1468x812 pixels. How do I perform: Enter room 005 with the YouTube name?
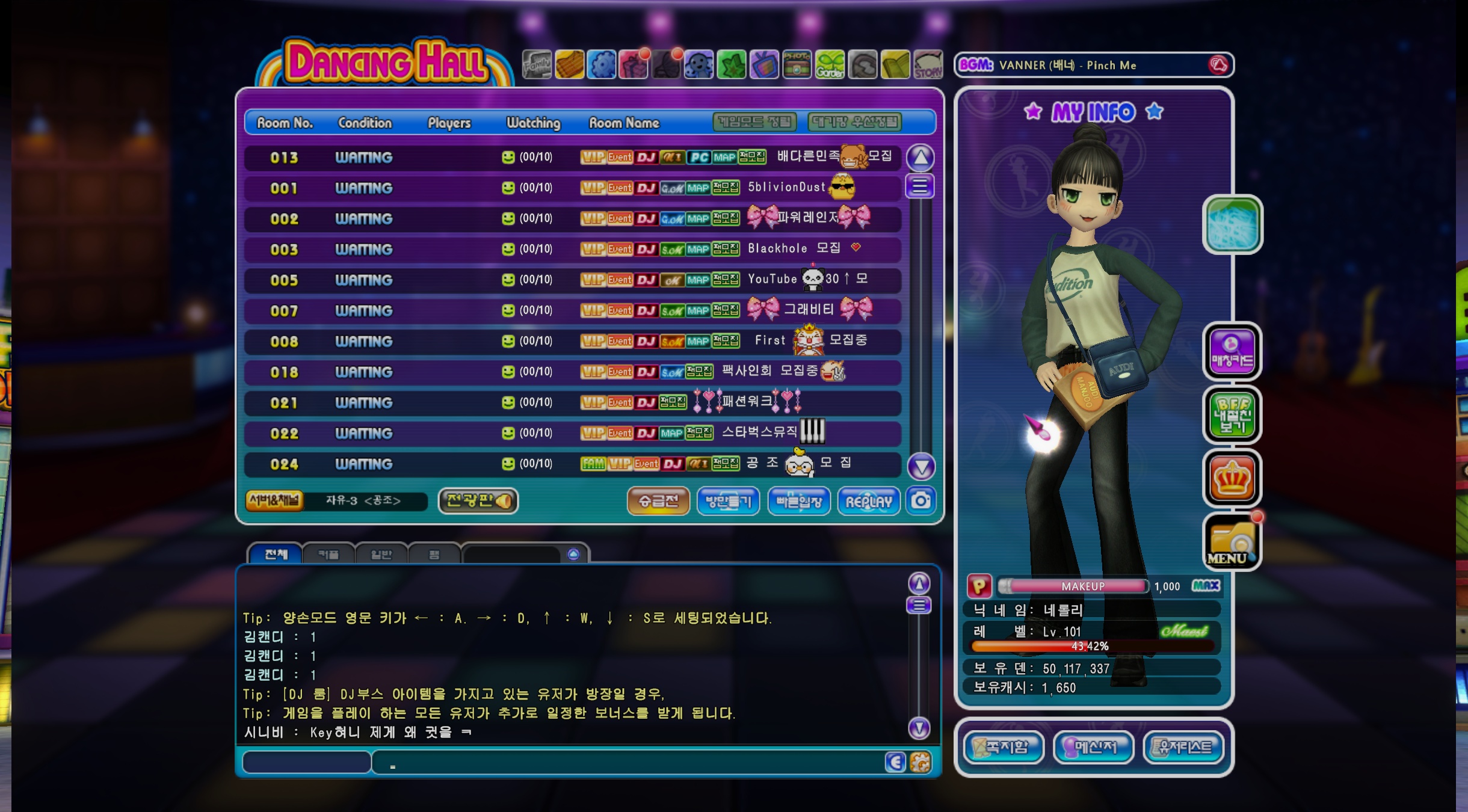tap(572, 280)
